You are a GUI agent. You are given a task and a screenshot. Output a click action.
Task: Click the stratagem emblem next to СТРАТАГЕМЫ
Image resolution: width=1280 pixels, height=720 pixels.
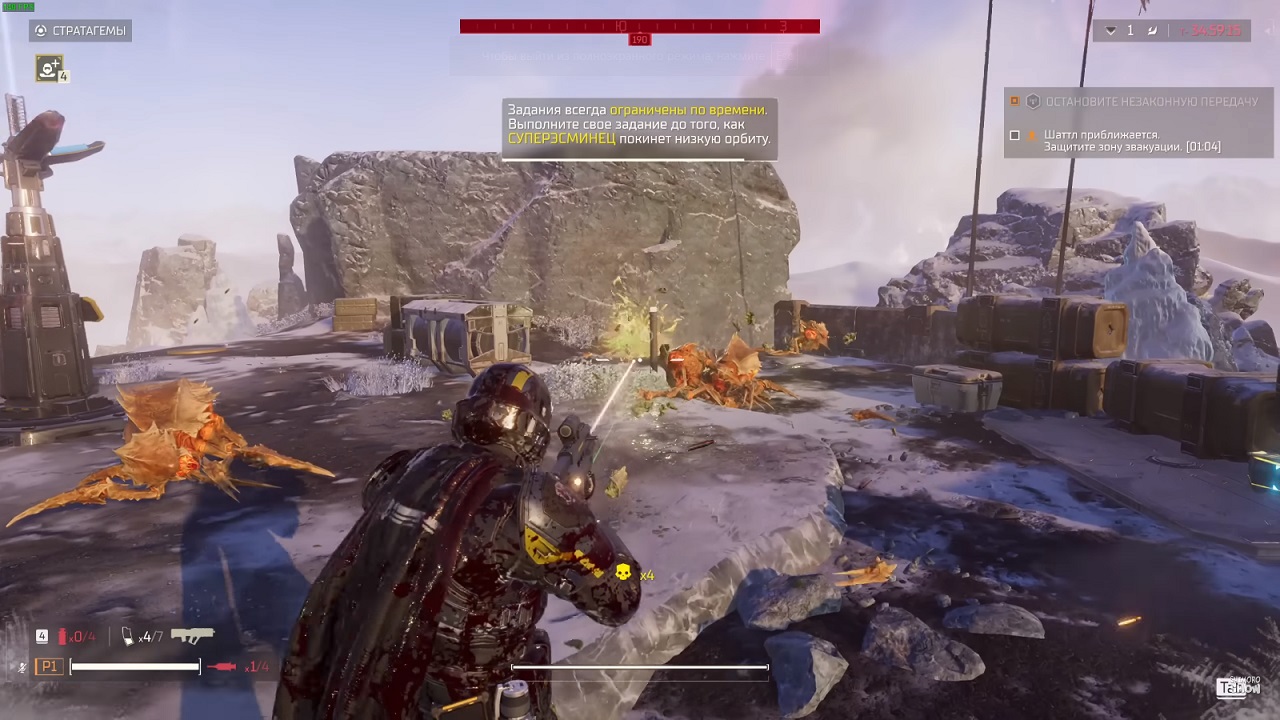pyautogui.click(x=41, y=30)
